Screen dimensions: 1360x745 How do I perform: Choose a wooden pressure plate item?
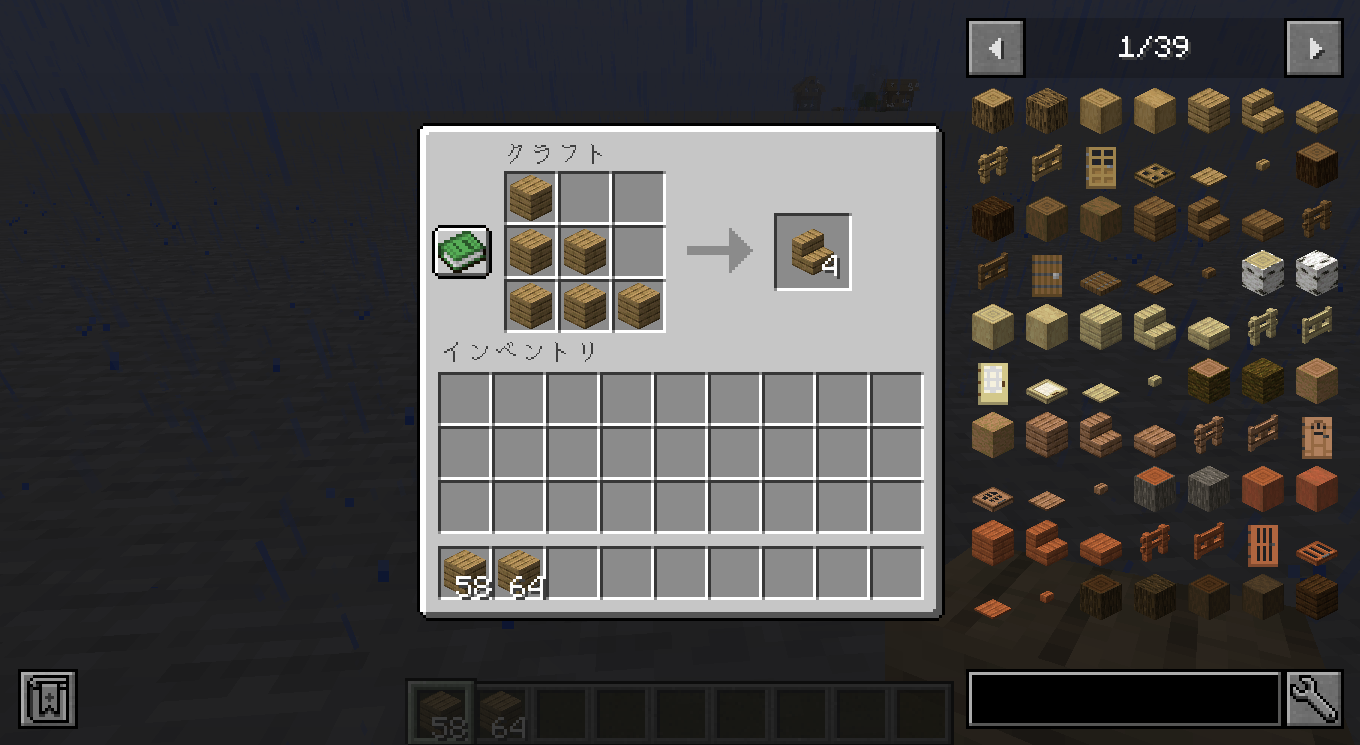click(1207, 169)
